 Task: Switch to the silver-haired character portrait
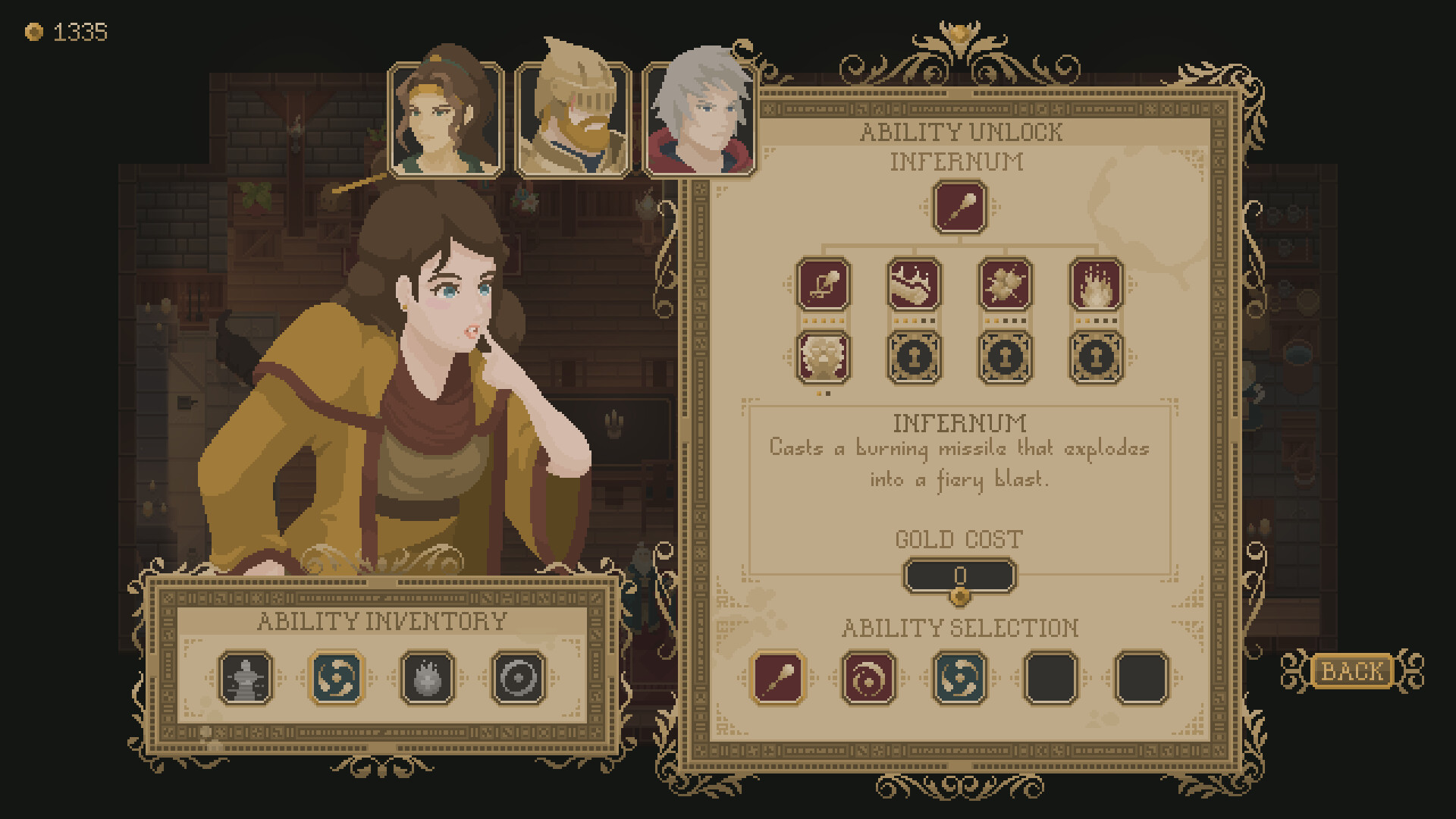700,118
